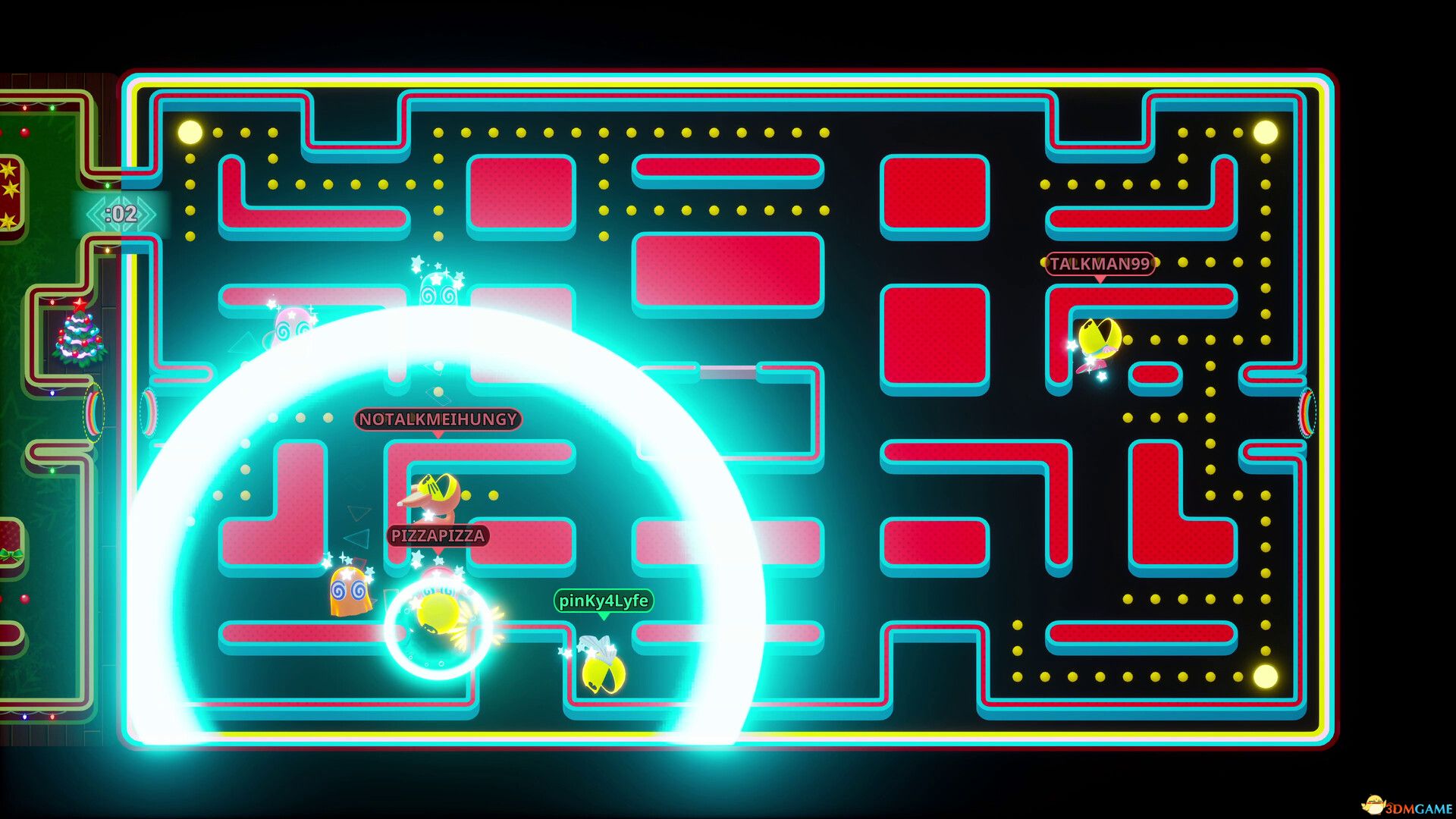Open the TALKMAN99 name tag
Image resolution: width=1456 pixels, height=819 pixels.
pyautogui.click(x=1099, y=264)
